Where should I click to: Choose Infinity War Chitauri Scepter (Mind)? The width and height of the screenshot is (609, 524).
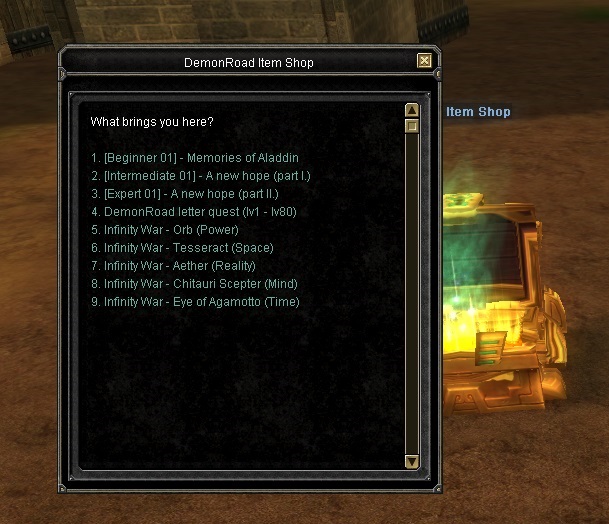tap(194, 284)
